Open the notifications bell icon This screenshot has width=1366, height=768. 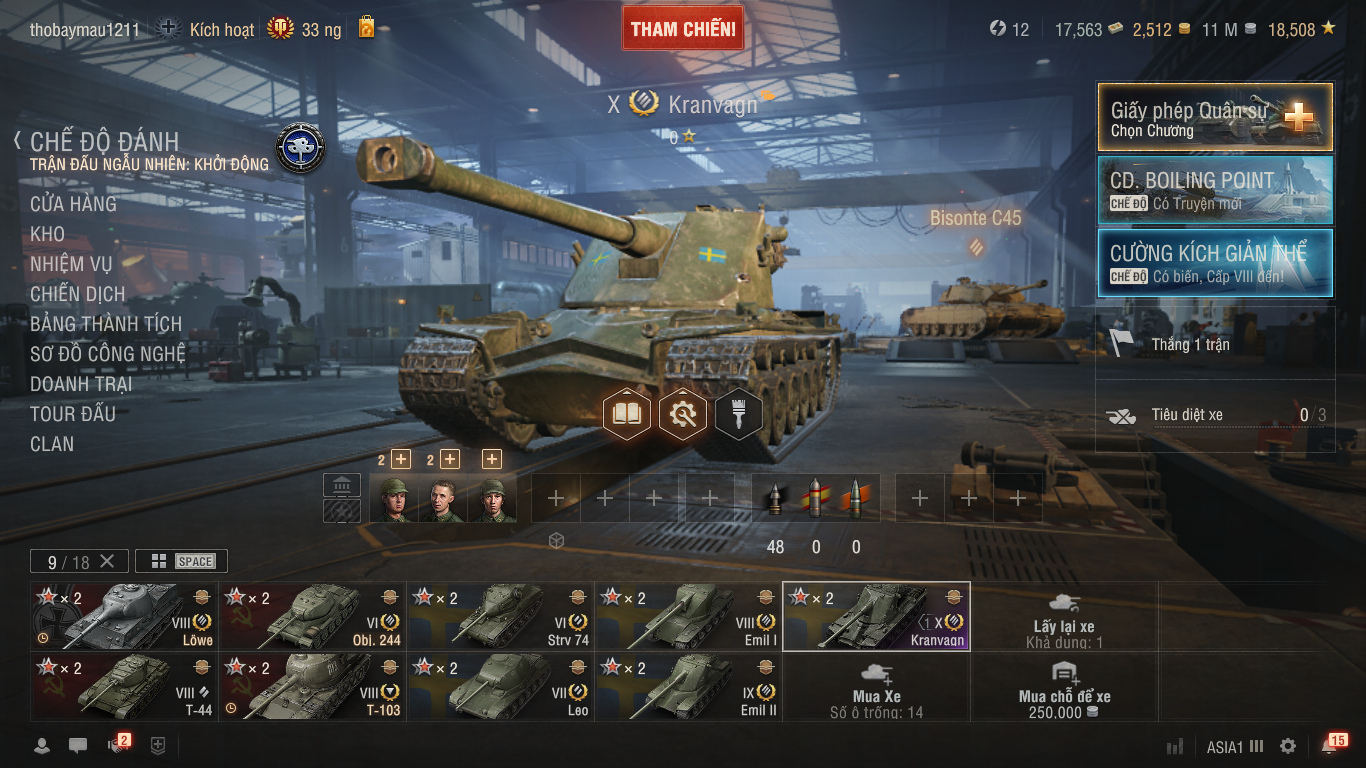pos(1330,746)
